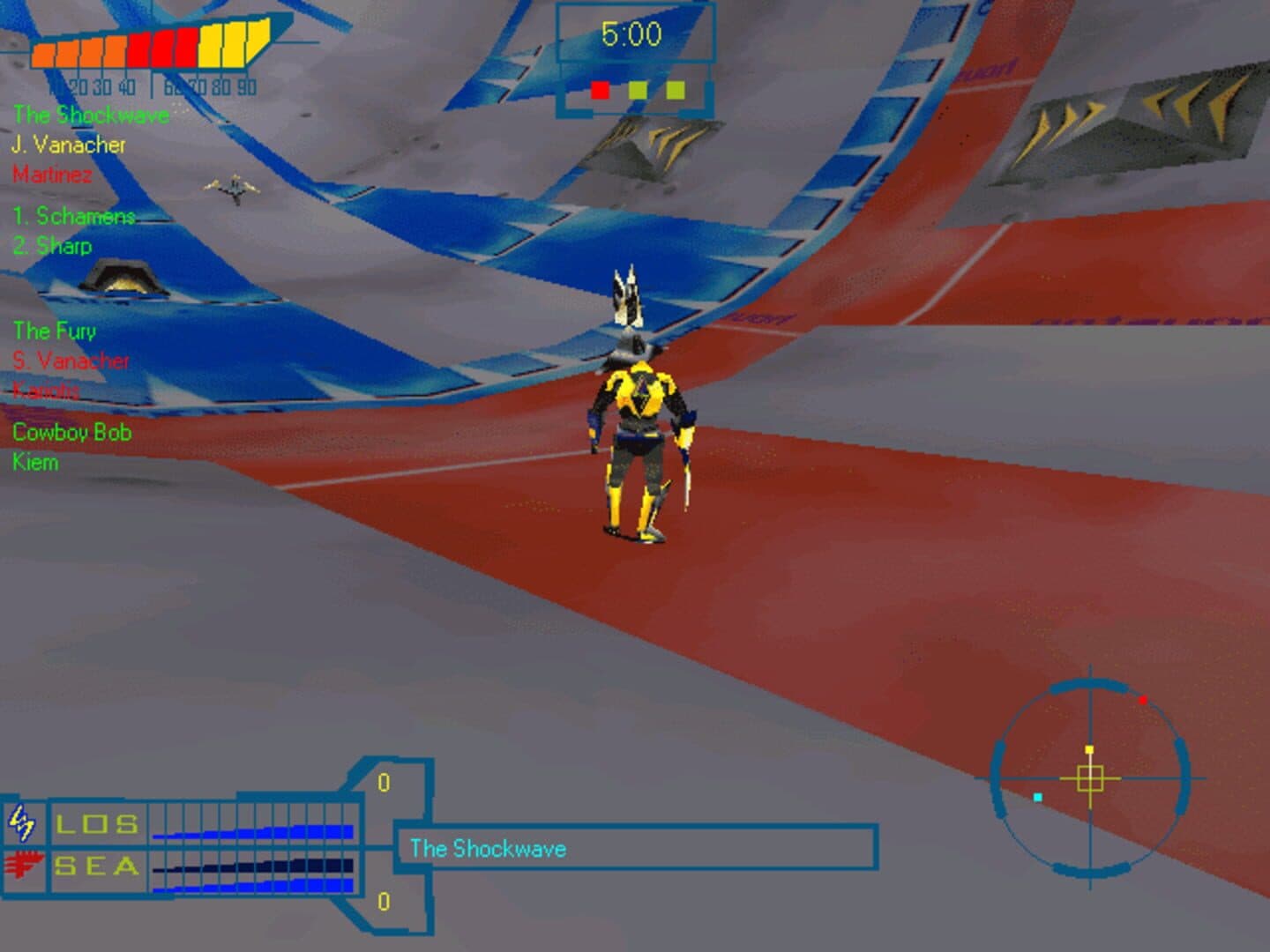1270x952 pixels.
Task: Click the Shockwave name panel
Action: click(x=635, y=849)
